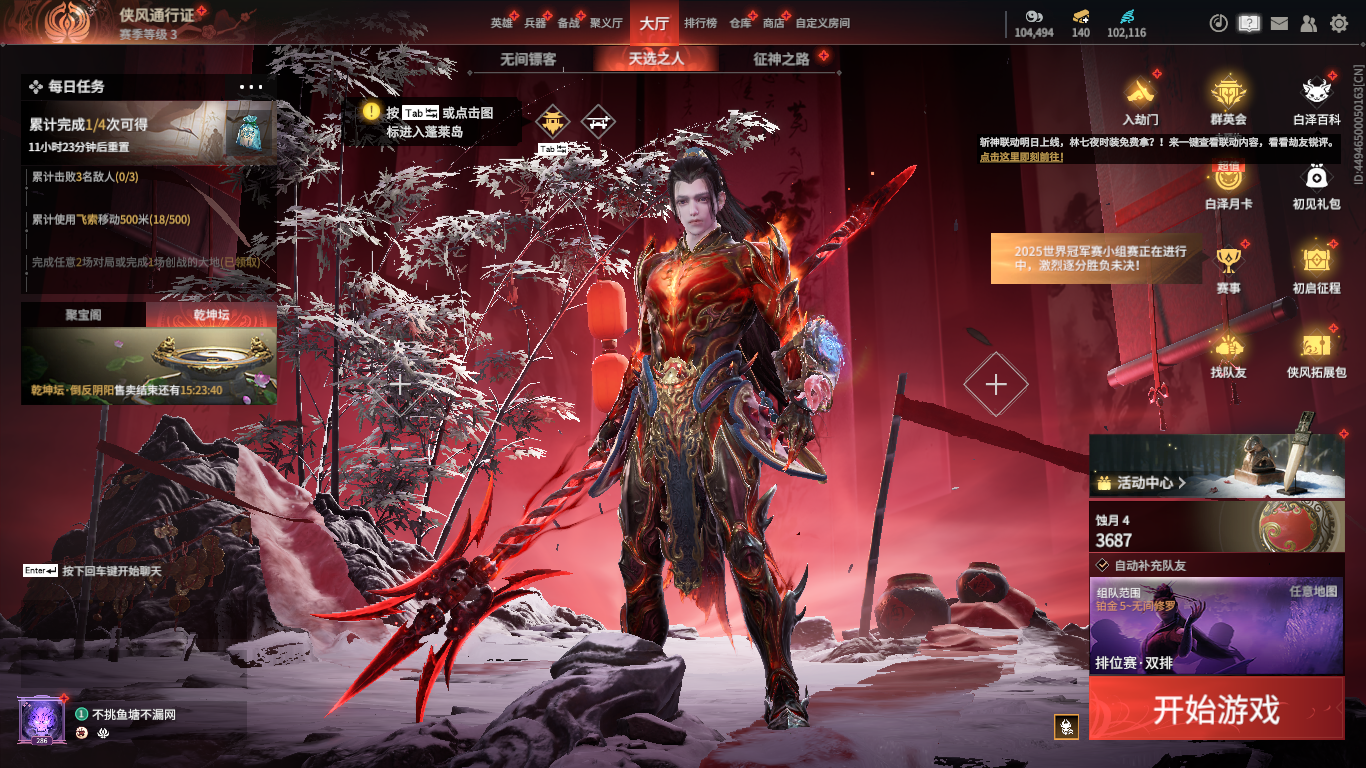
Task: Switch to the 无间镖客 tab
Action: tap(528, 59)
